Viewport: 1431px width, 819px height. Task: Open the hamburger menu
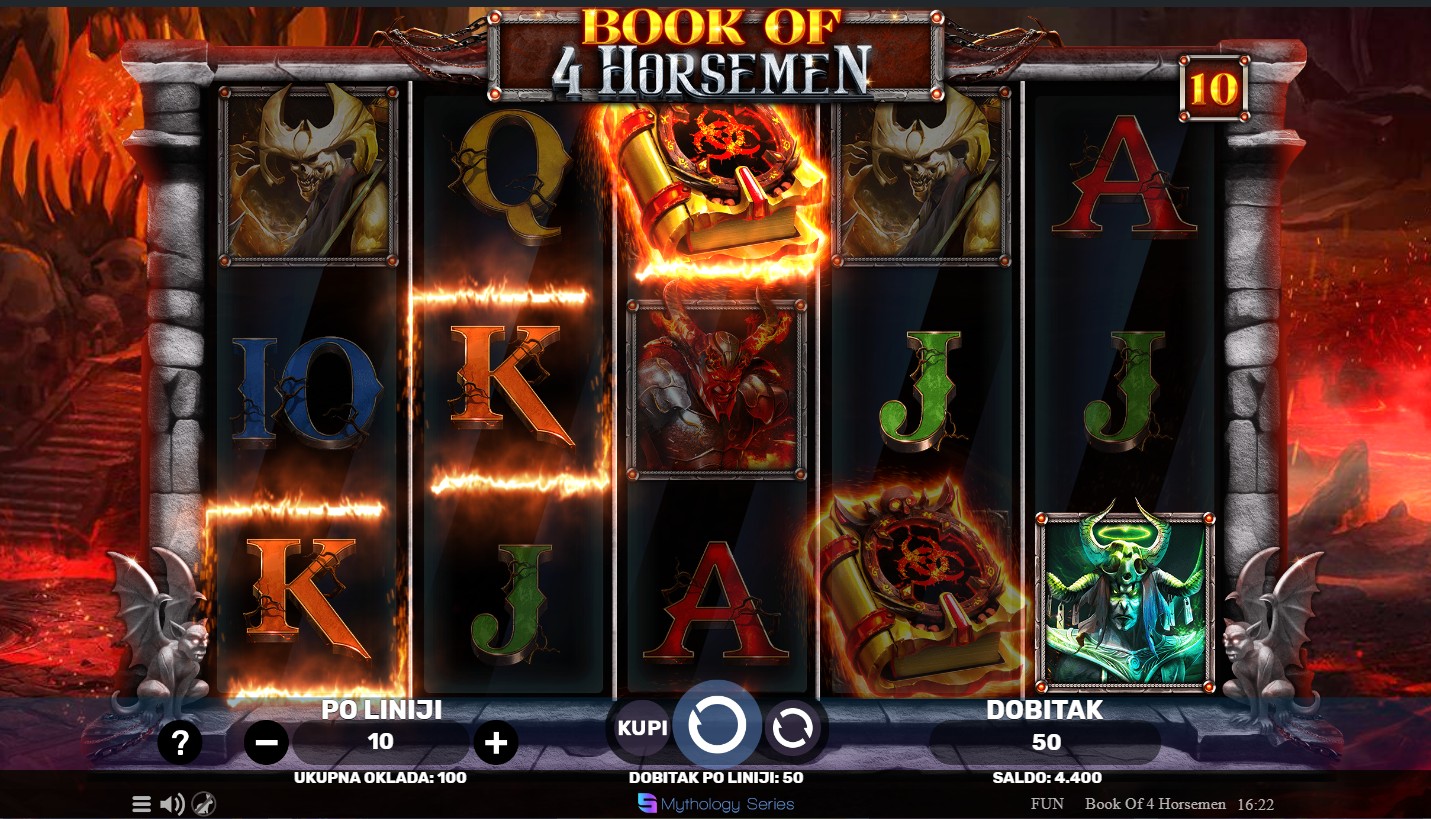point(142,804)
